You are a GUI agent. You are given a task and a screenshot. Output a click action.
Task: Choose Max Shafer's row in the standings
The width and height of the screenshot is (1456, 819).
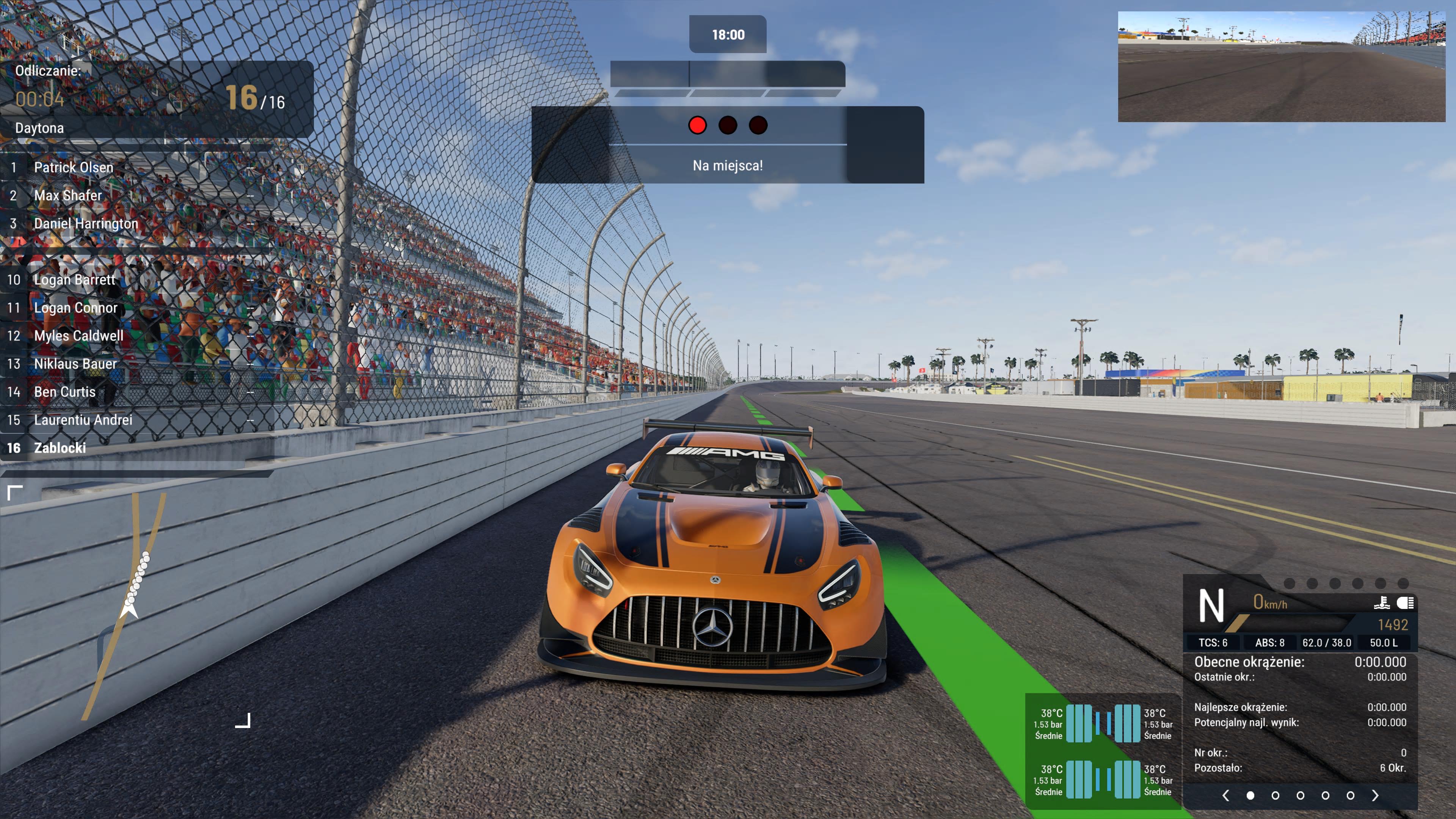pyautogui.click(x=68, y=196)
